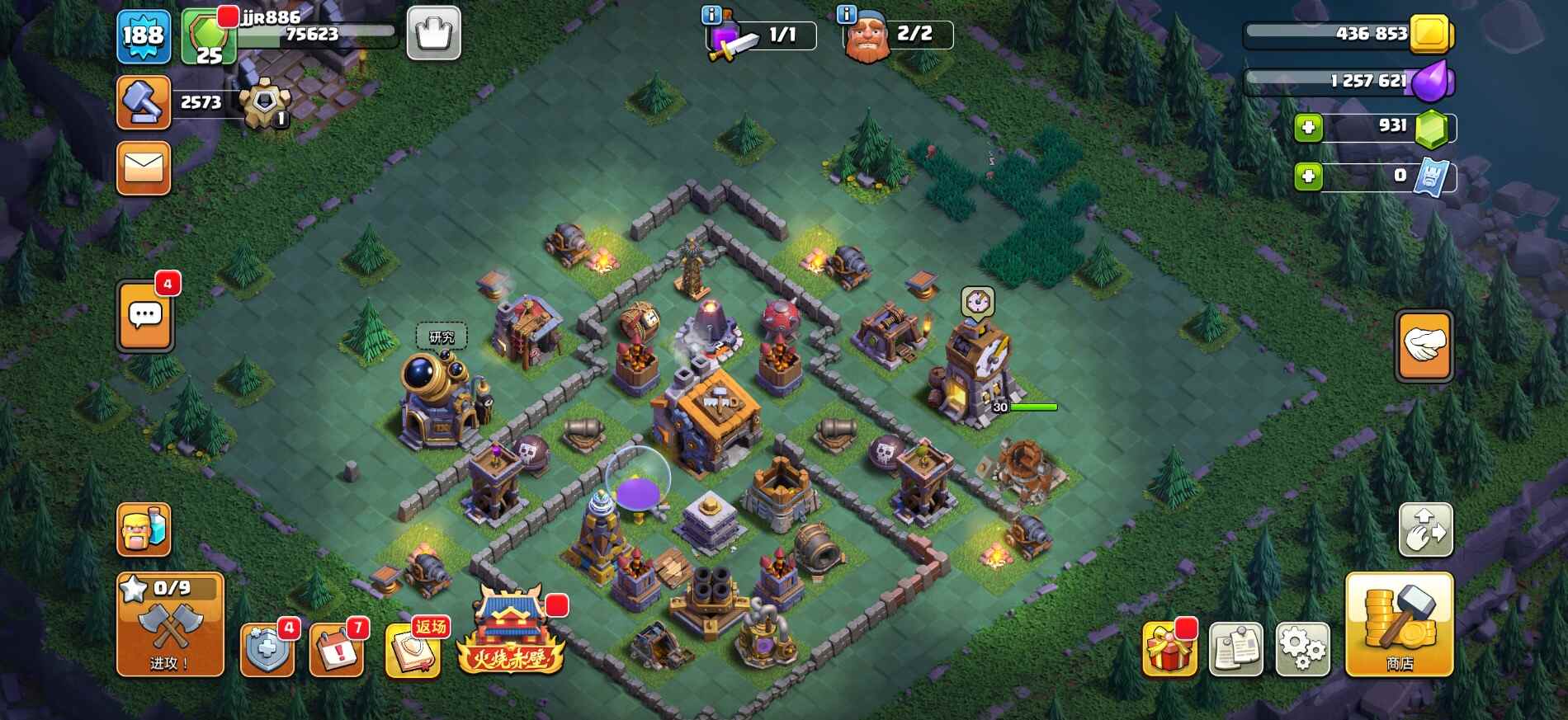The height and width of the screenshot is (720, 1568).
Task: Open the barbarian and potion army overview
Action: pos(144,529)
